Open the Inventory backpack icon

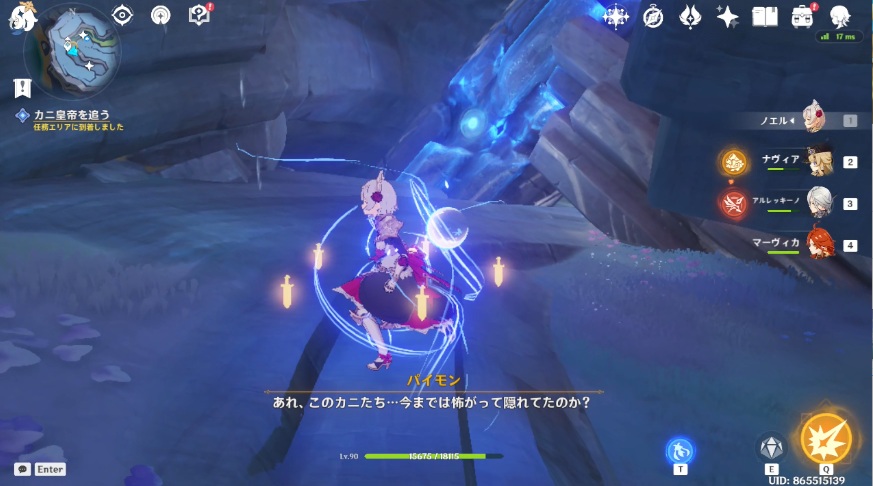[802, 17]
